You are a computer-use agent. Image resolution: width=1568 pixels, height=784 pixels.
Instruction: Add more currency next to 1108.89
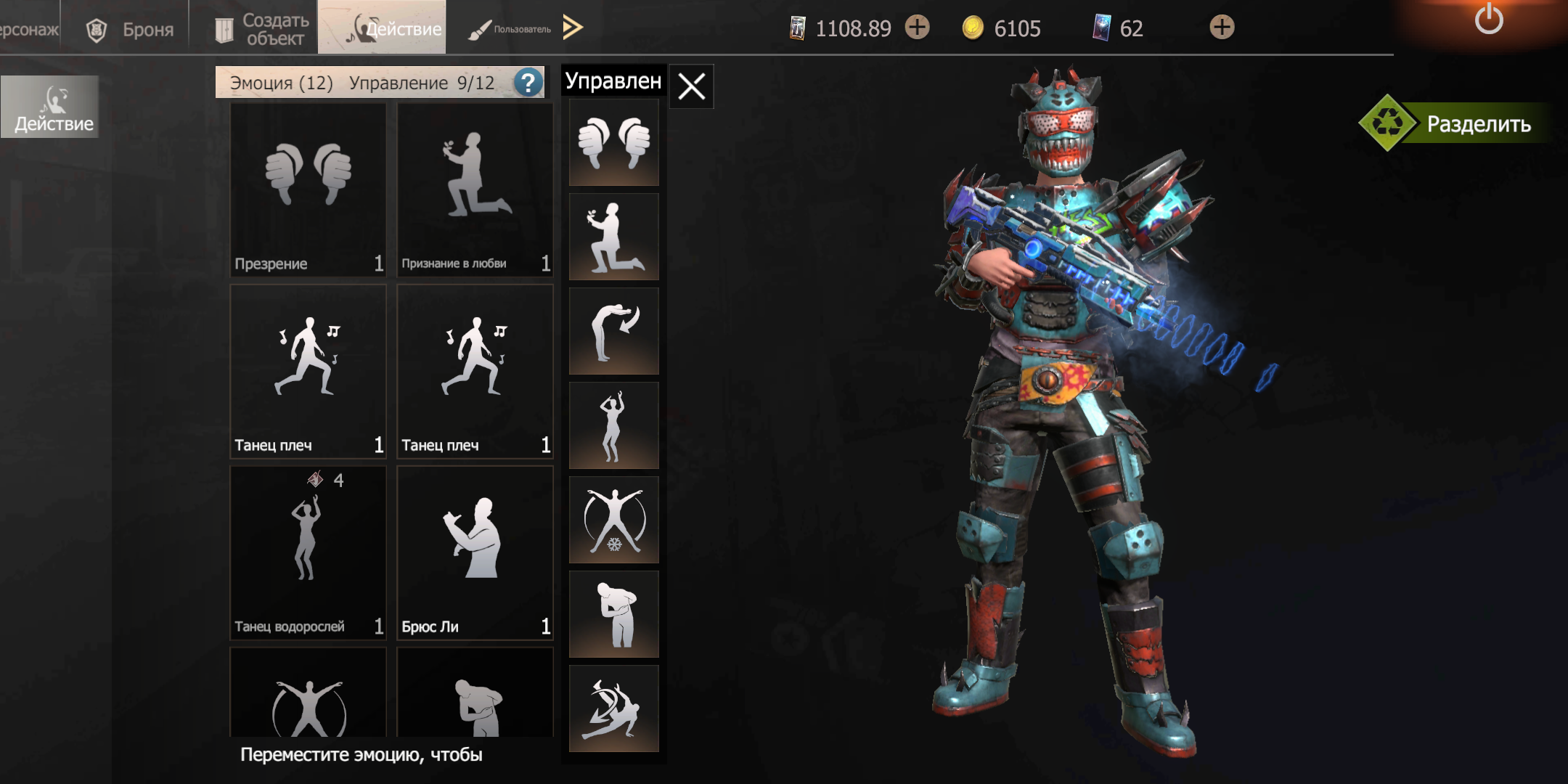click(x=917, y=28)
